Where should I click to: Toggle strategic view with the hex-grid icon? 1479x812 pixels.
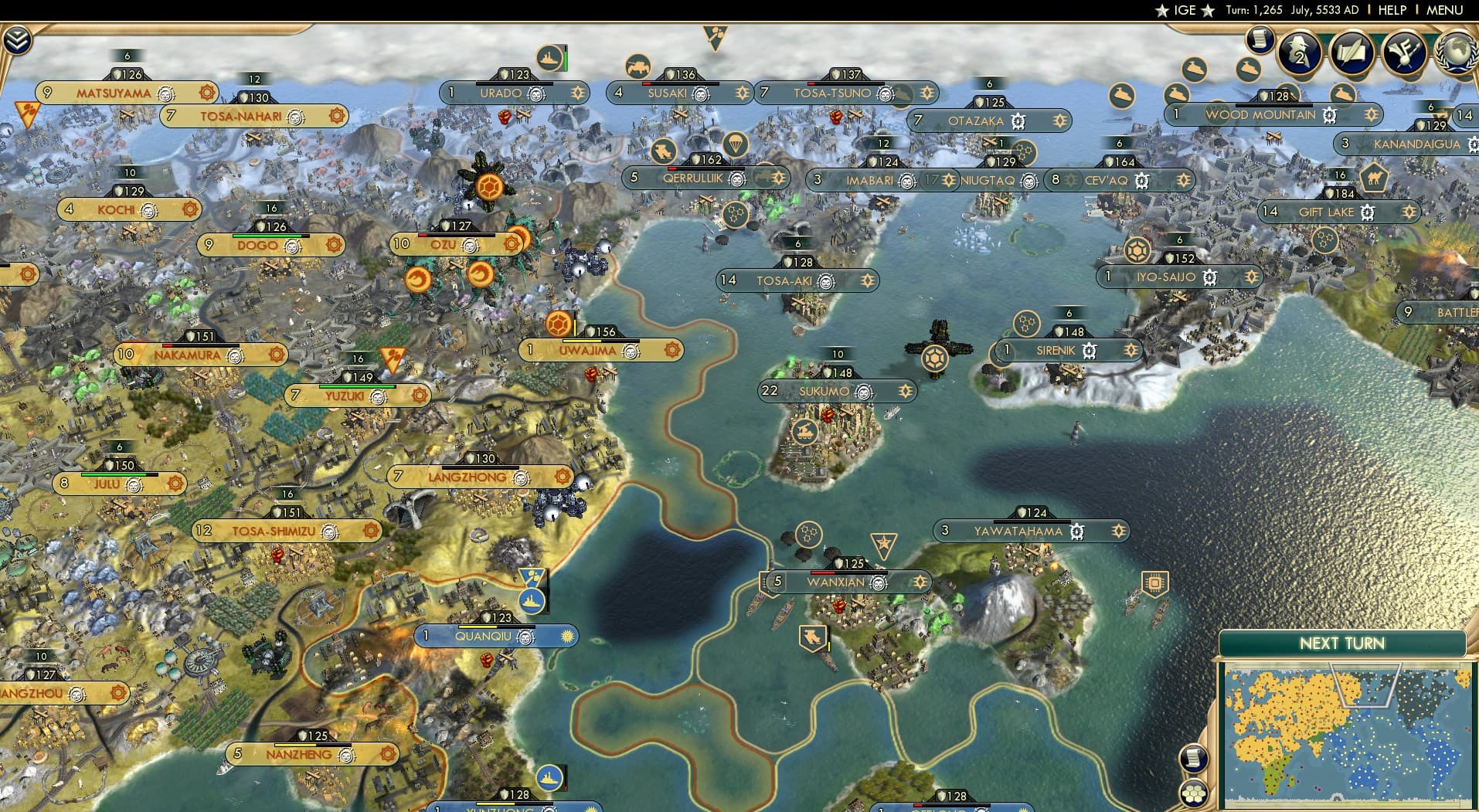(1194, 793)
